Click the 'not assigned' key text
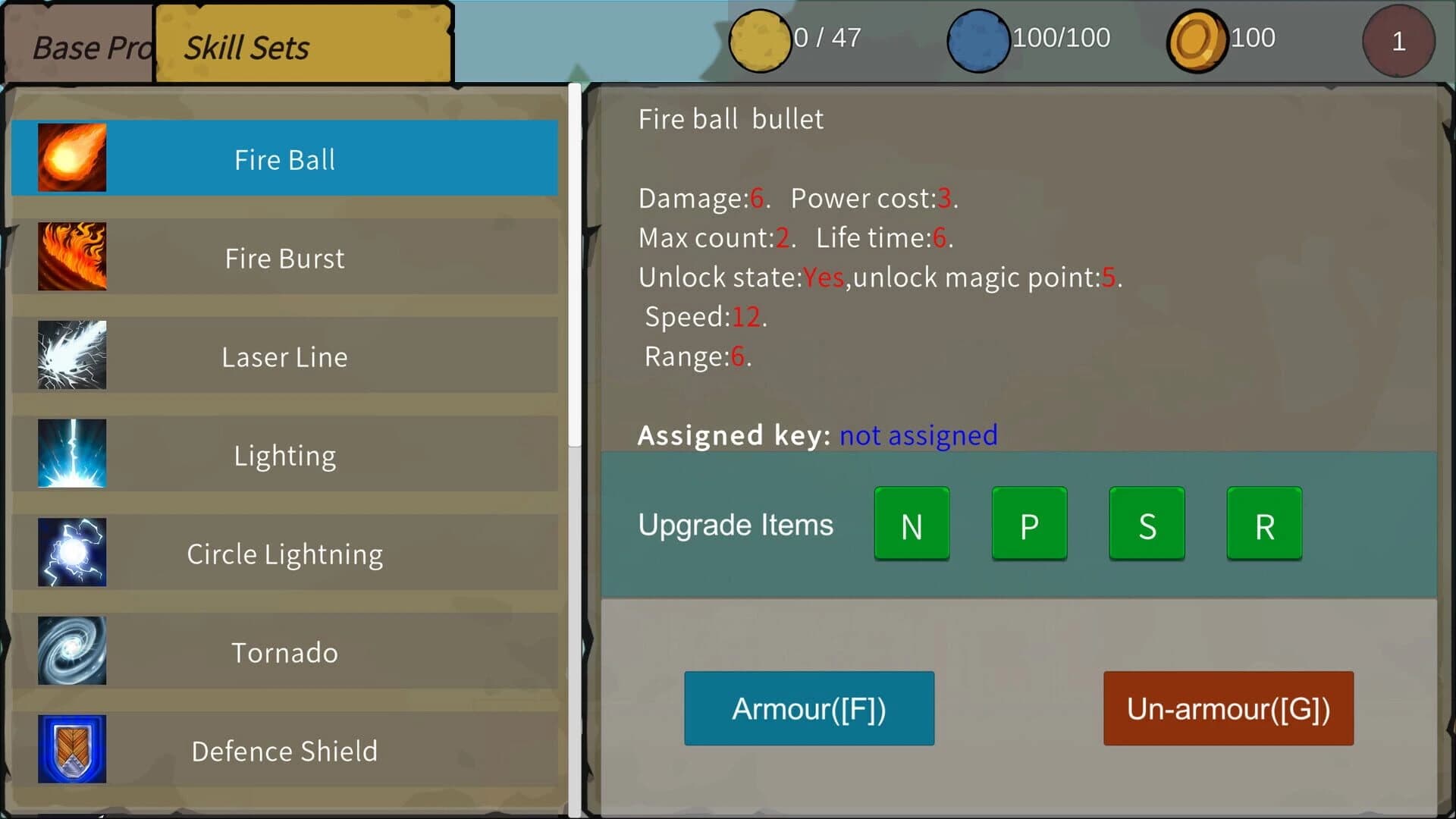 click(918, 435)
